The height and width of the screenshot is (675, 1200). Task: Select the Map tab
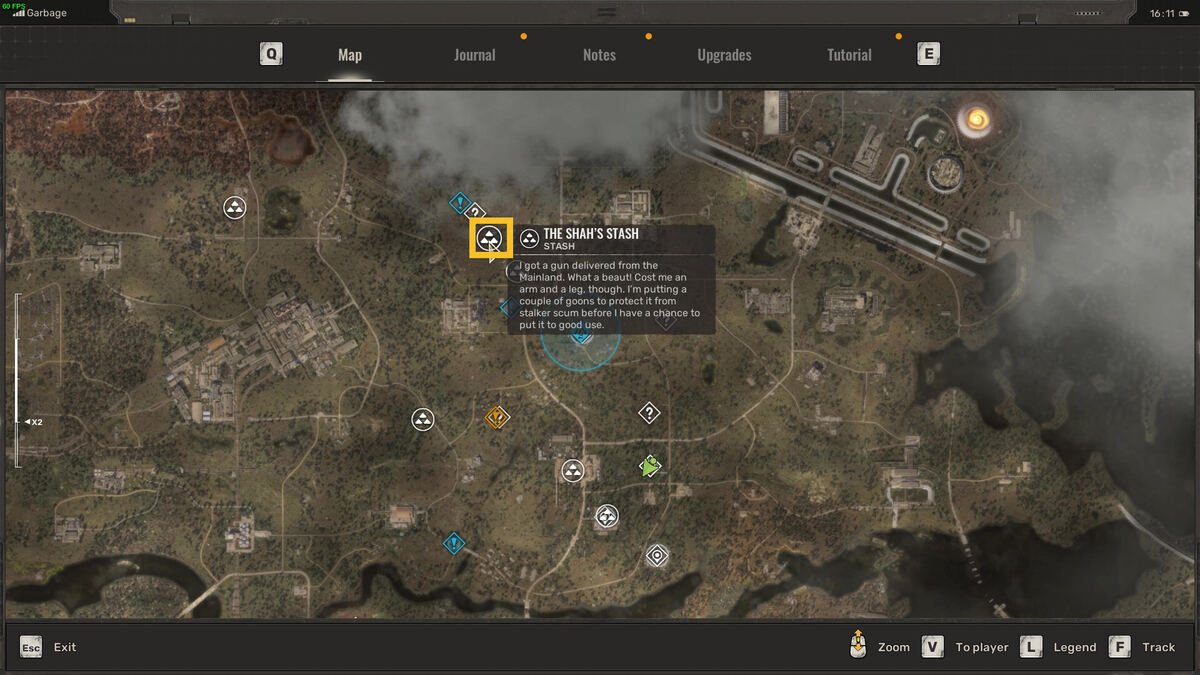350,55
